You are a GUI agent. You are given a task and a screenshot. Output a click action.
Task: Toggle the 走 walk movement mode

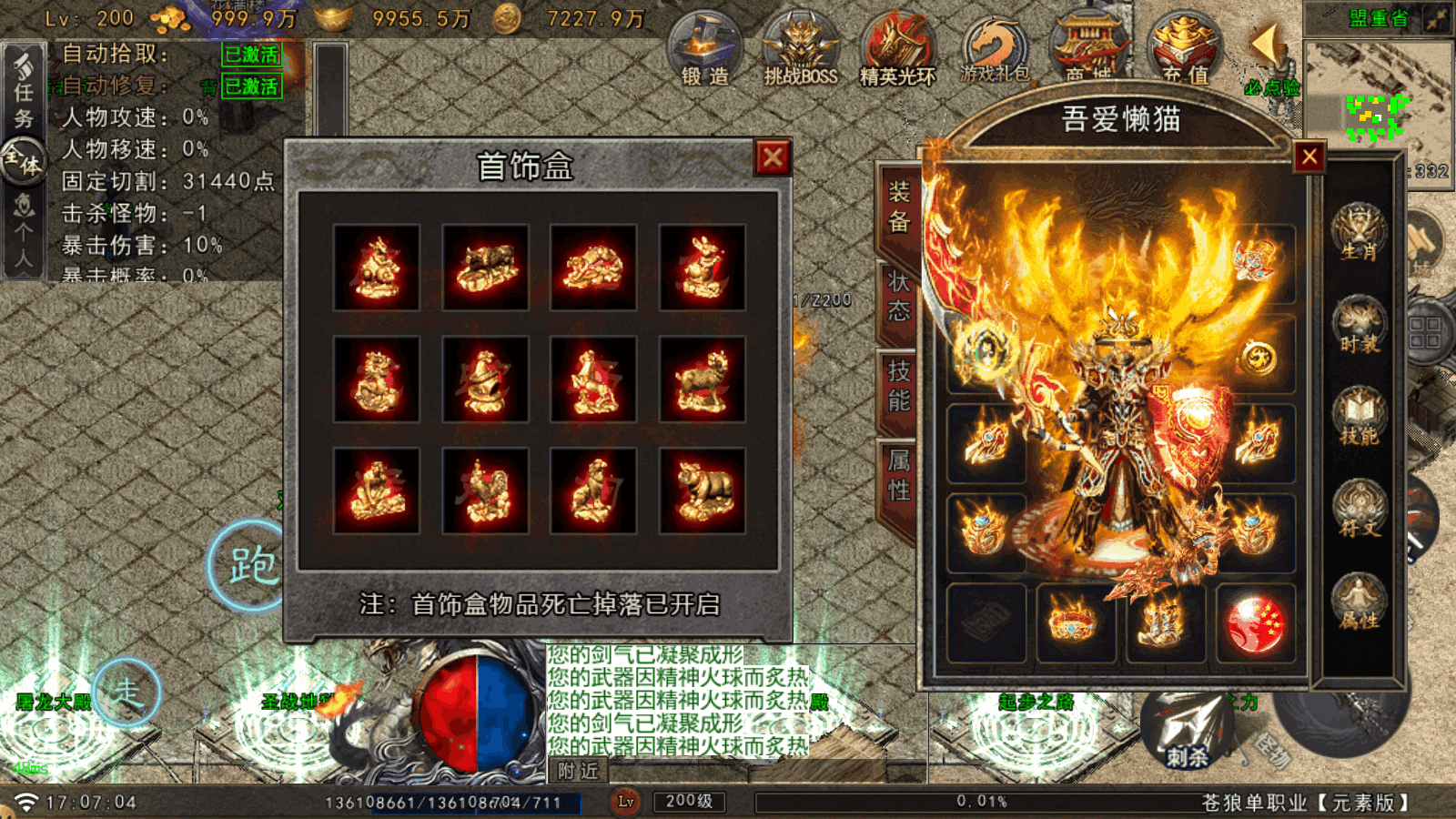[126, 693]
